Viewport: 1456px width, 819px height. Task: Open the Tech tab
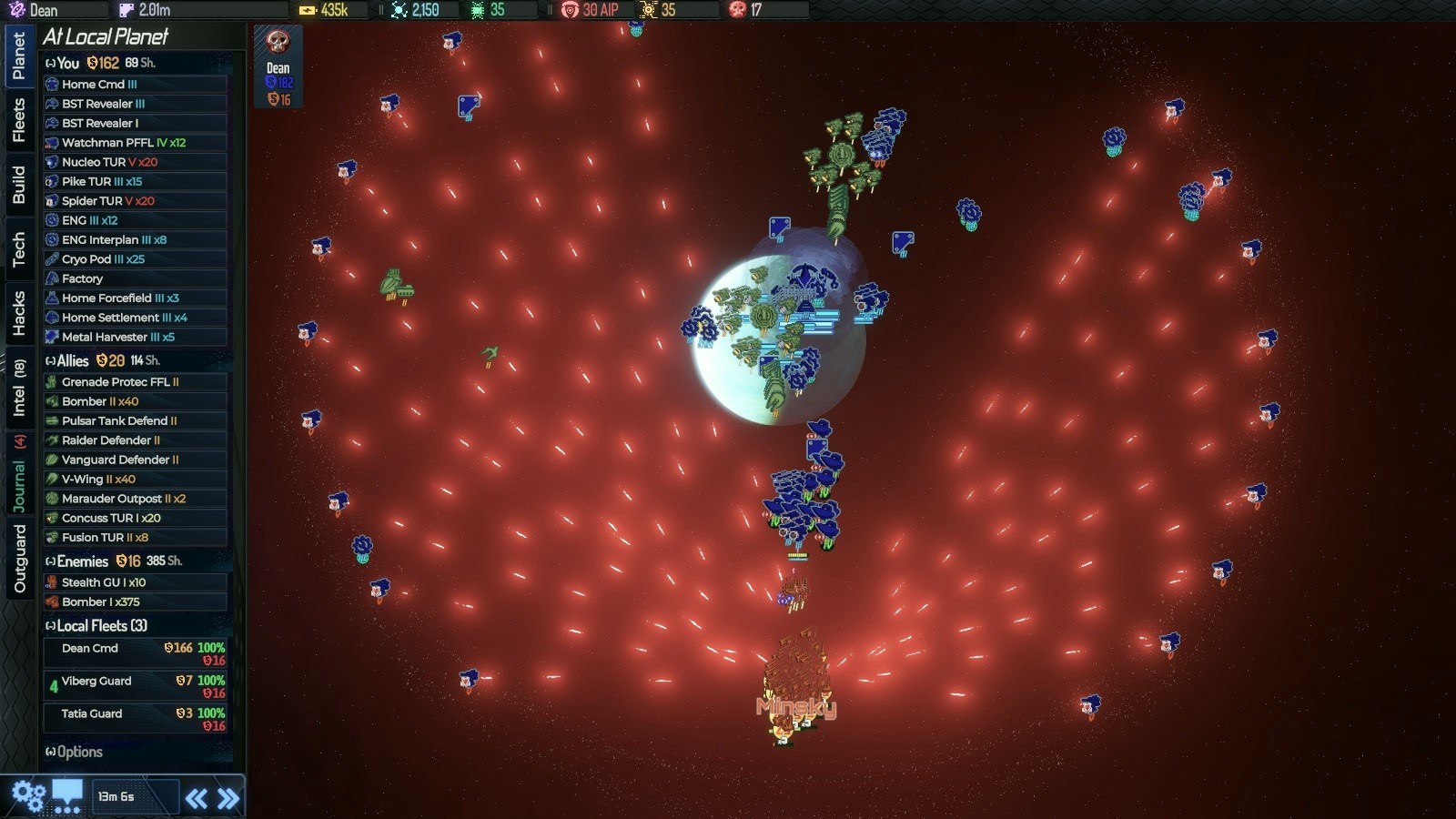pos(18,248)
